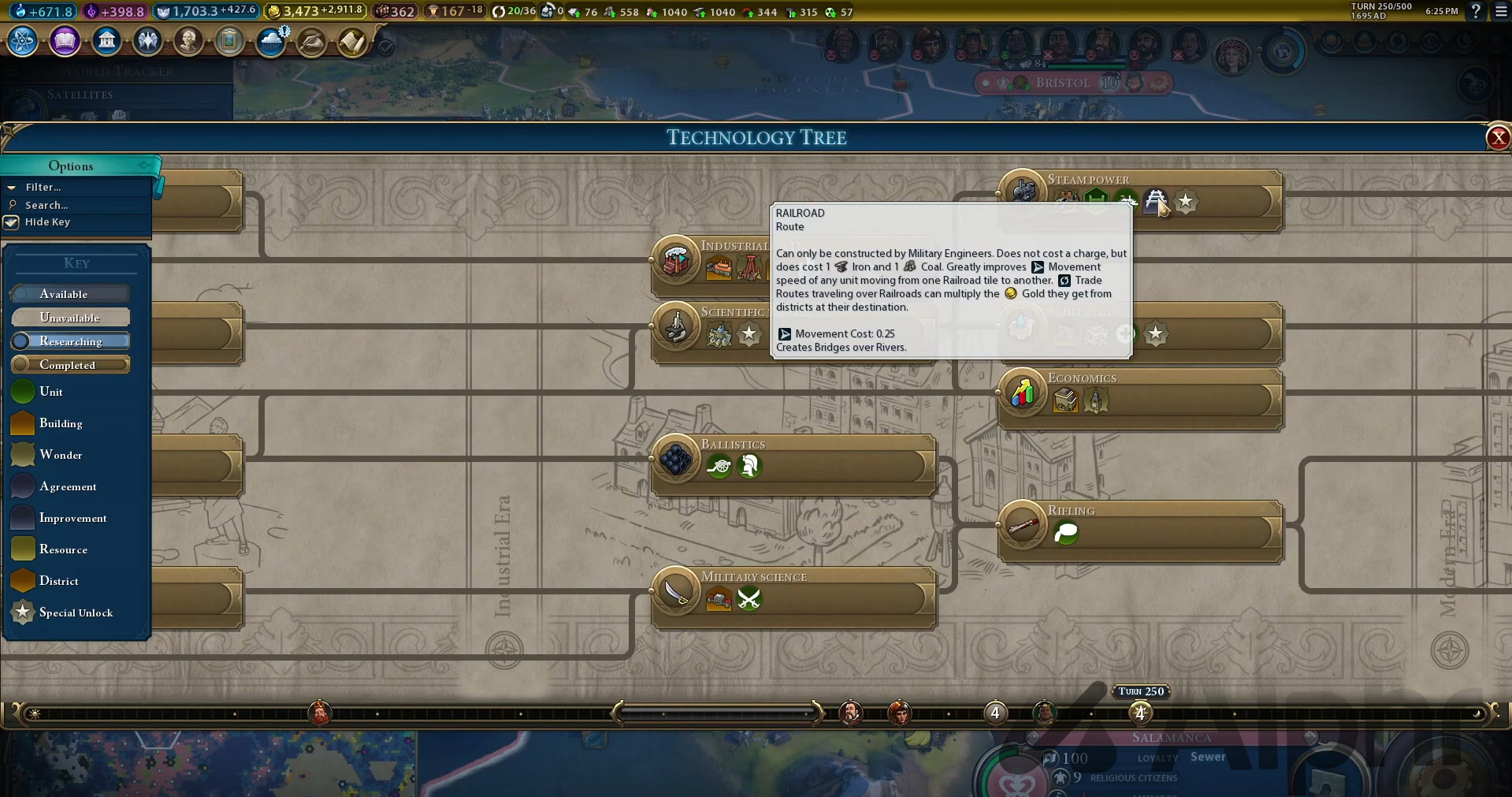Enable the Researching filter in the Key panel
Screen dimensions: 1512x797
point(70,341)
